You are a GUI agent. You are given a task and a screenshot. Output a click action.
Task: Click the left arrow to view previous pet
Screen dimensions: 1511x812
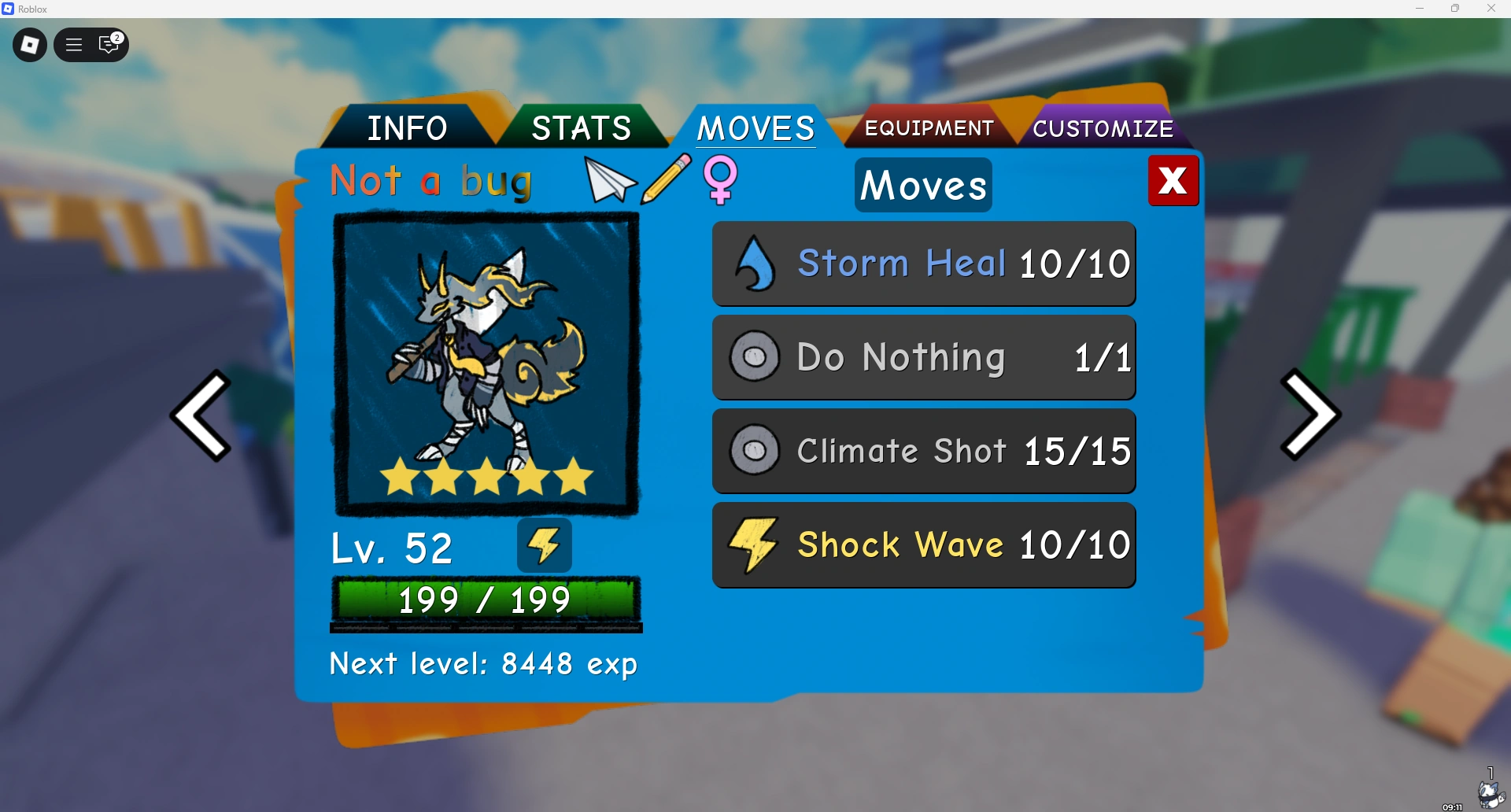click(201, 415)
